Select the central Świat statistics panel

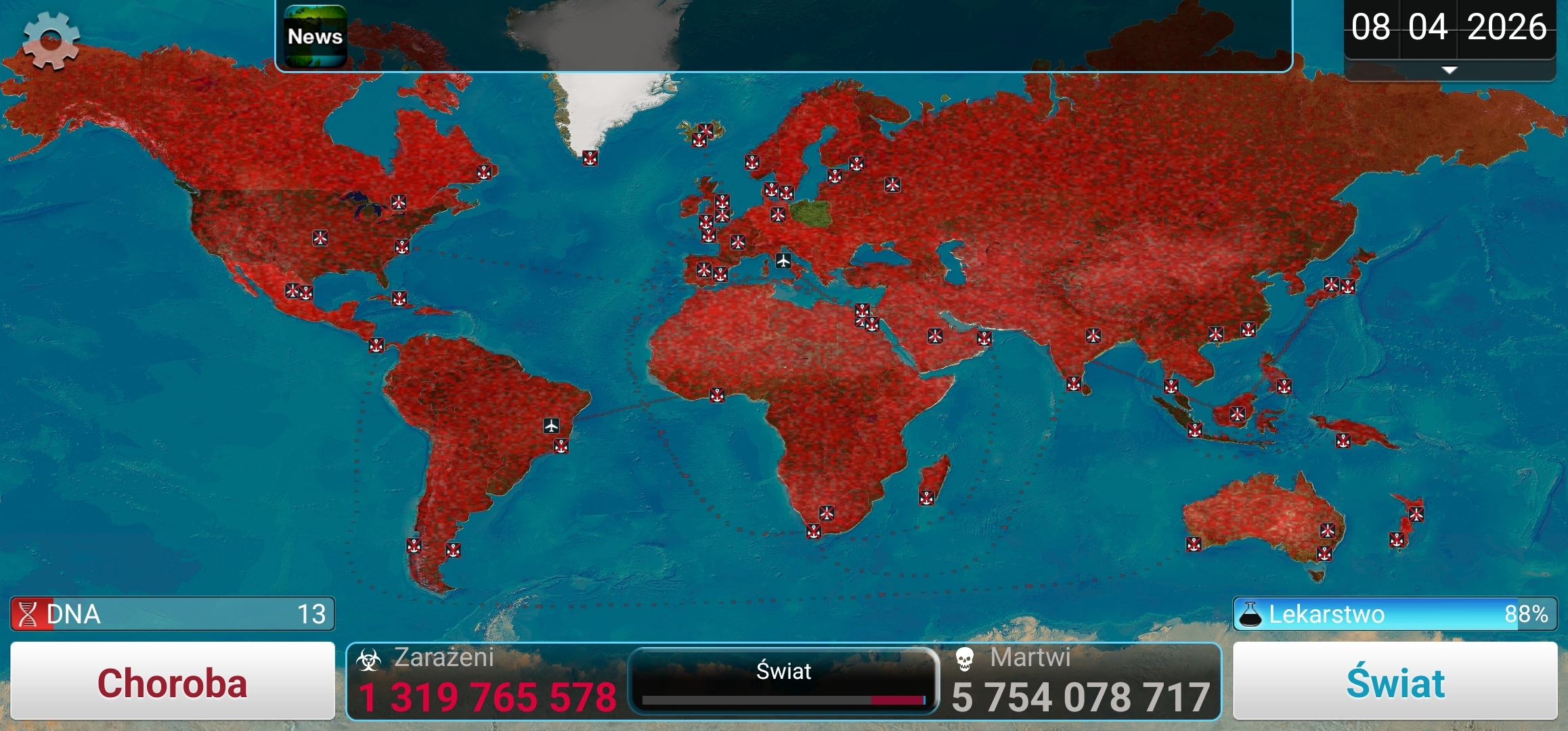point(783,680)
